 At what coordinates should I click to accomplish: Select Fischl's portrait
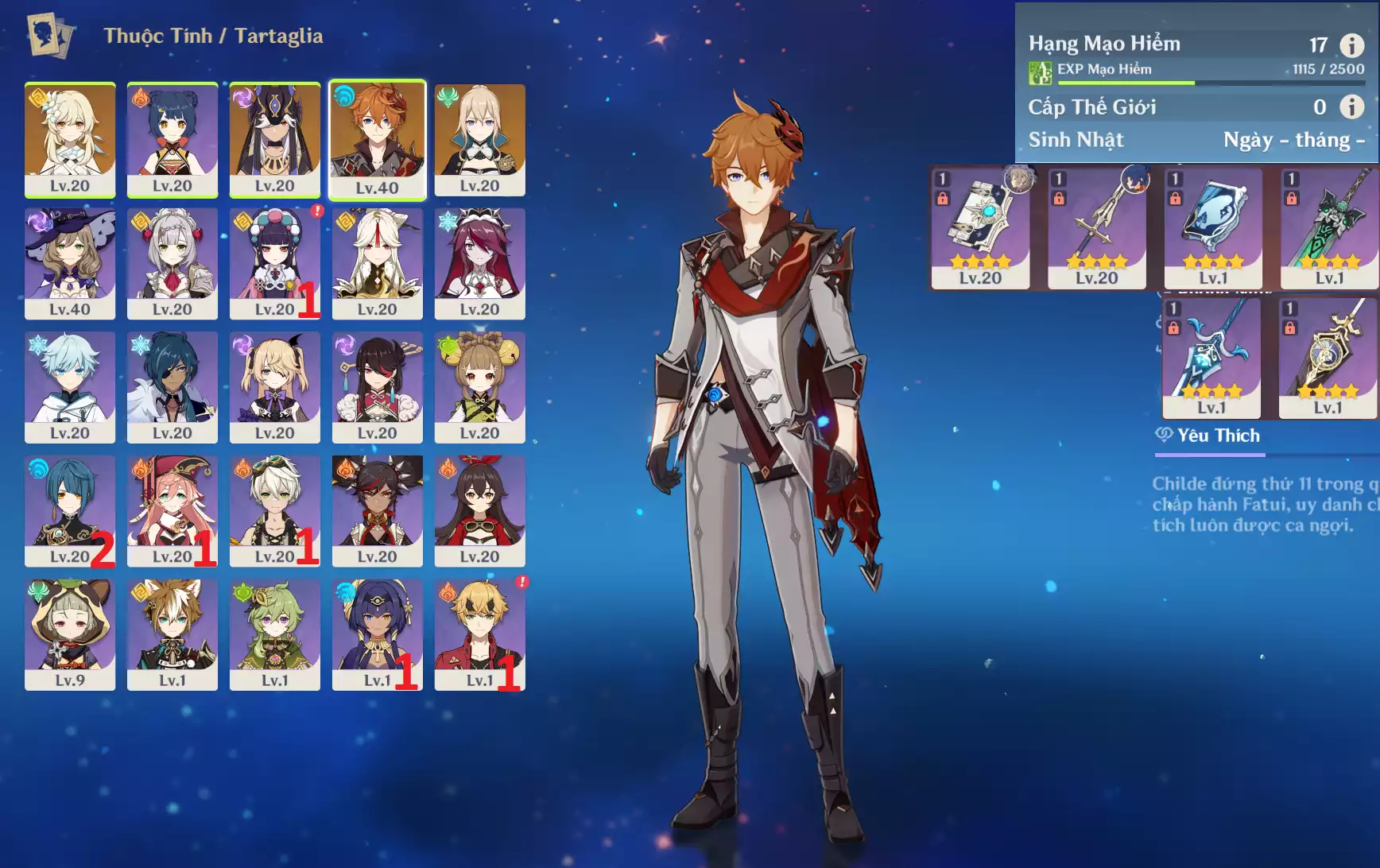(275, 387)
